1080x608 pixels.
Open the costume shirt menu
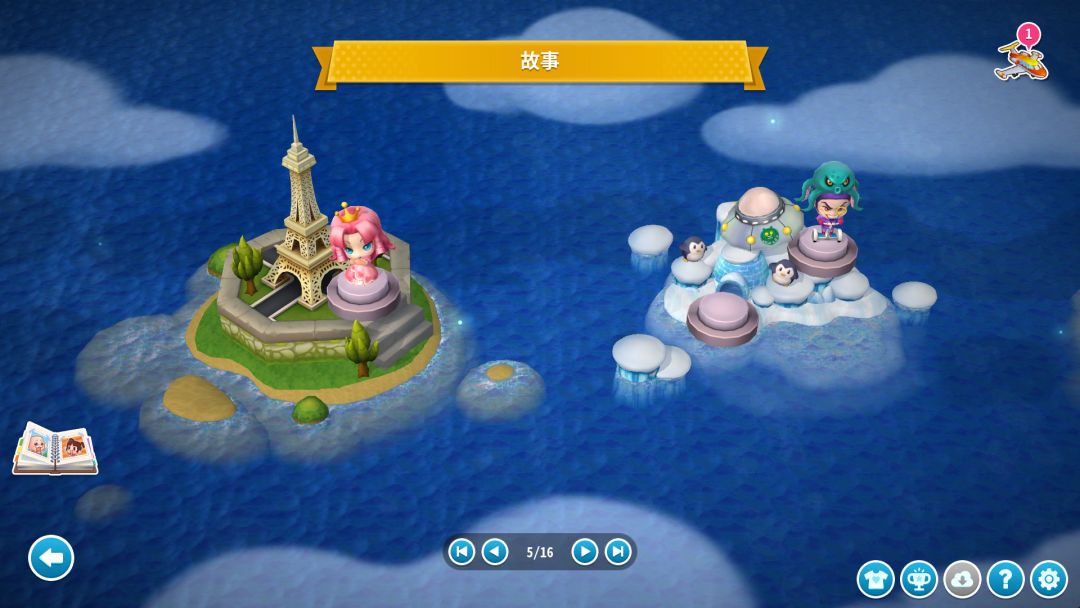875,579
